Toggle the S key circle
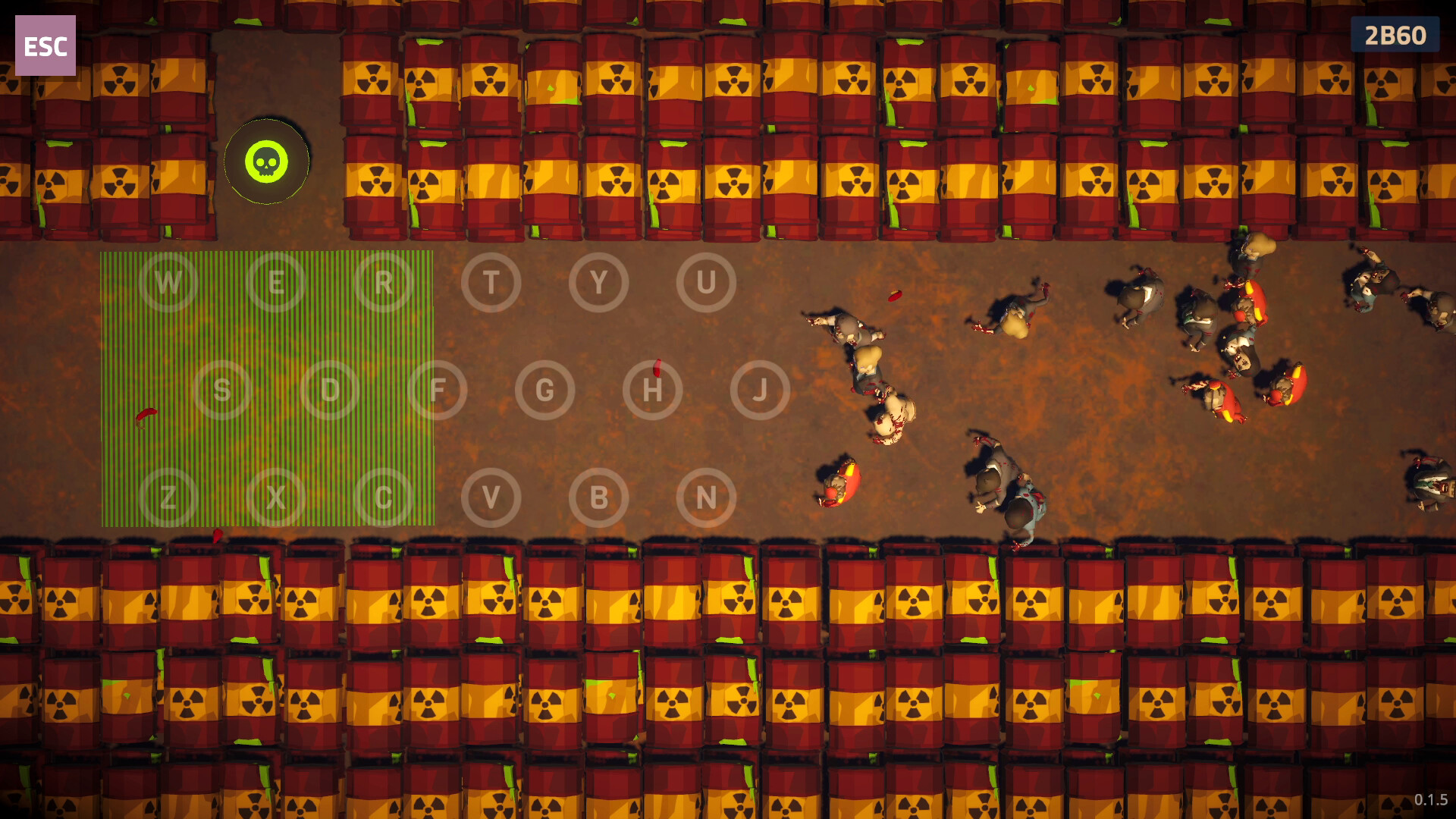 [x=222, y=390]
